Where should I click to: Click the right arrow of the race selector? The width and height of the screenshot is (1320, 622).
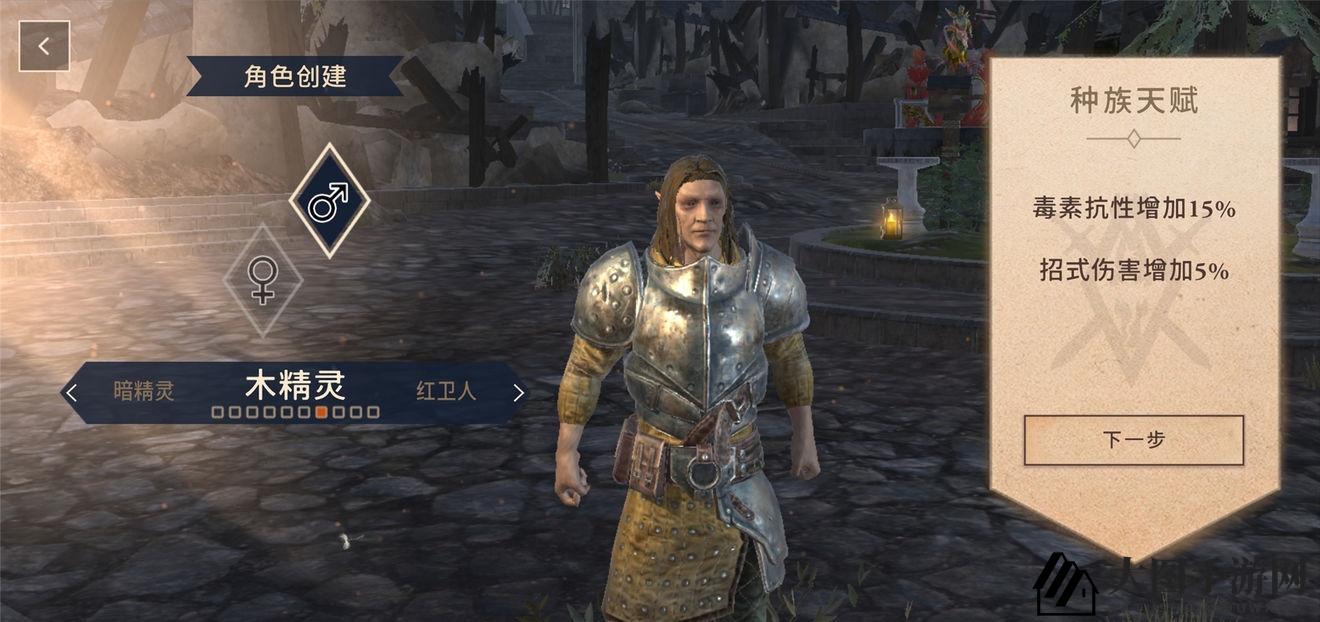[x=518, y=392]
